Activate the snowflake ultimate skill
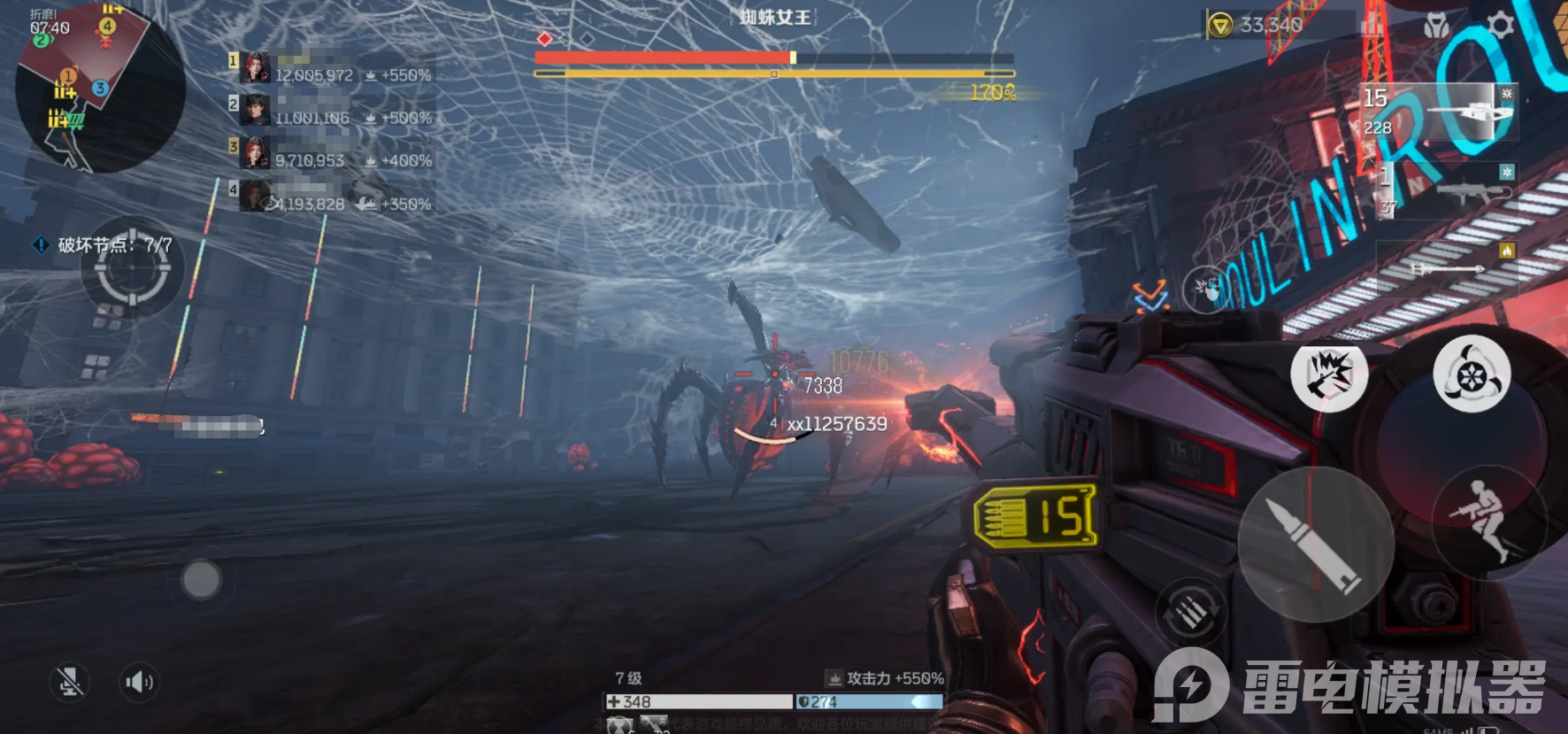Viewport: 1568px width, 734px height. tap(1472, 374)
